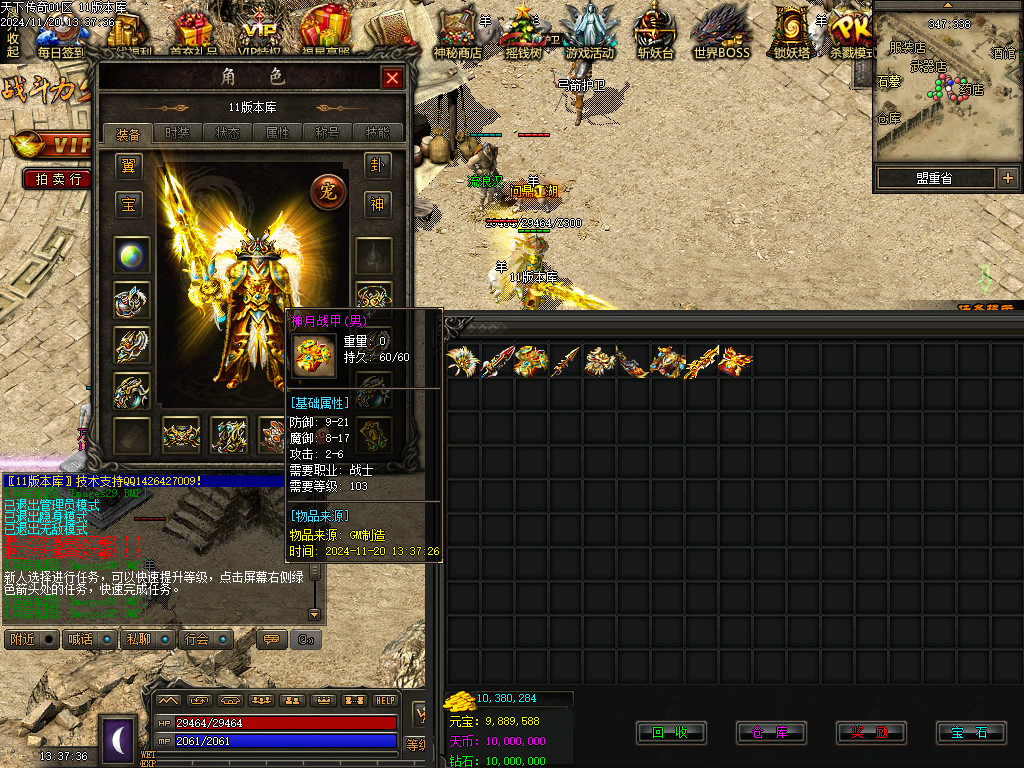Screen dimensions: 1024x768
Task: Click the 回收 recycle button
Action: pyautogui.click(x=670, y=733)
